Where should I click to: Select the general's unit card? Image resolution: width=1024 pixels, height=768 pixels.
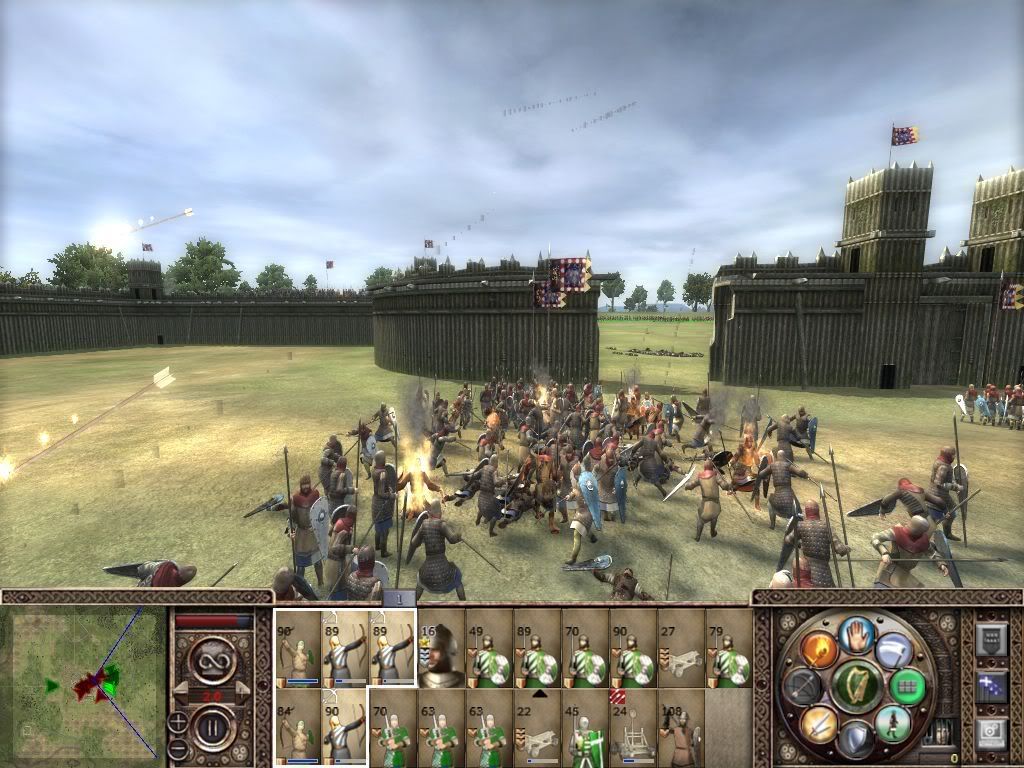point(441,648)
